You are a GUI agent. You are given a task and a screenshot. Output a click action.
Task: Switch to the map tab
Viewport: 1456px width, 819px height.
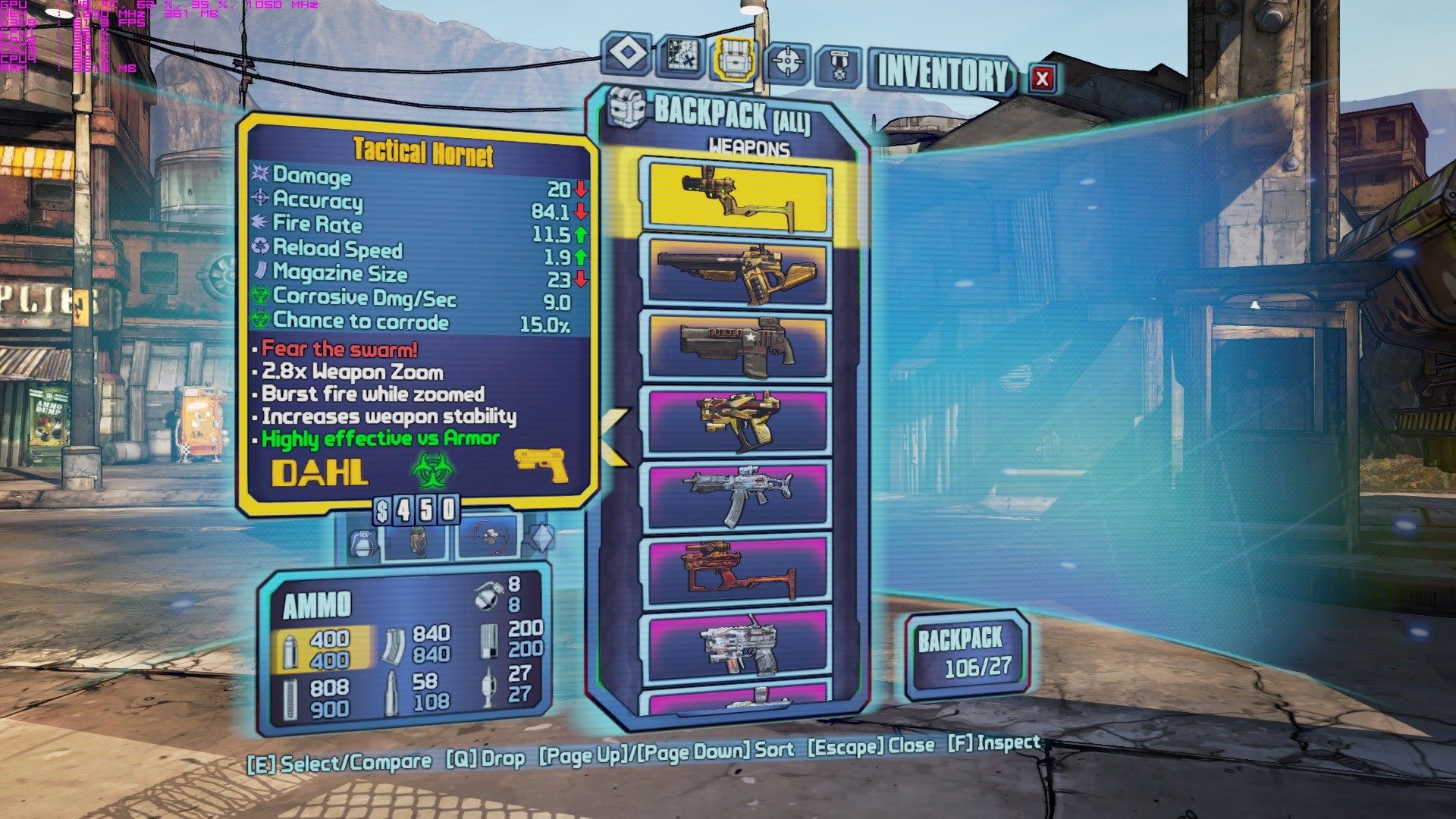point(679,55)
